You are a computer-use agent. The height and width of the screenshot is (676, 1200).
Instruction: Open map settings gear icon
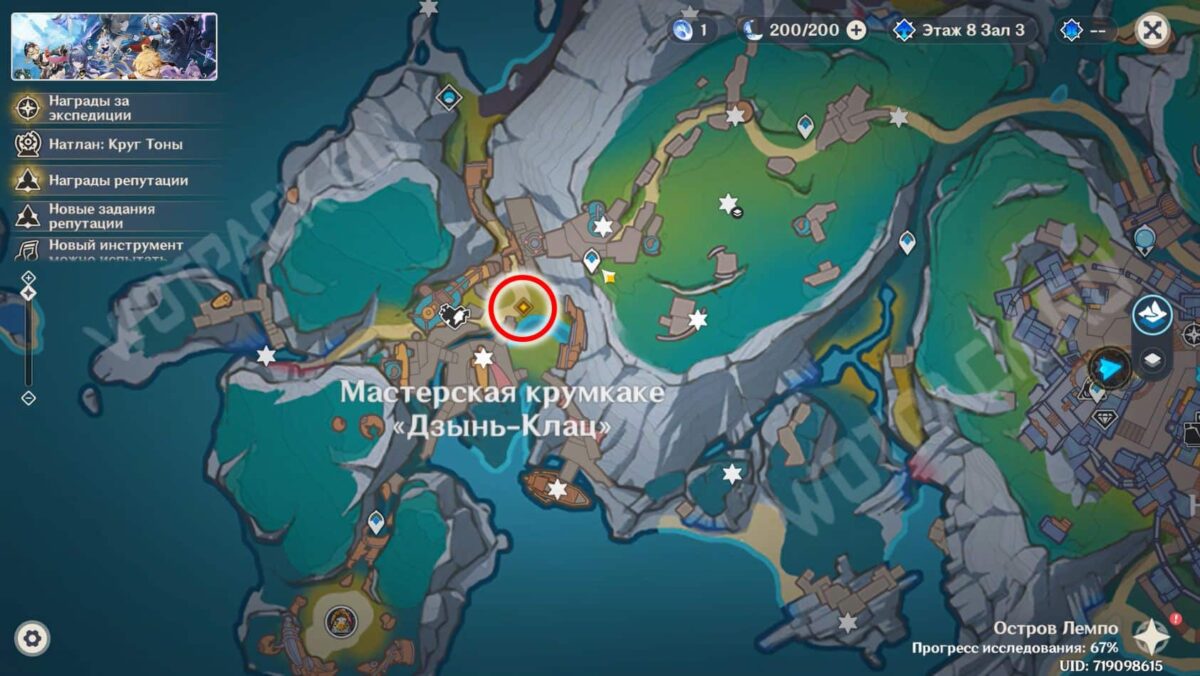pos(32,638)
